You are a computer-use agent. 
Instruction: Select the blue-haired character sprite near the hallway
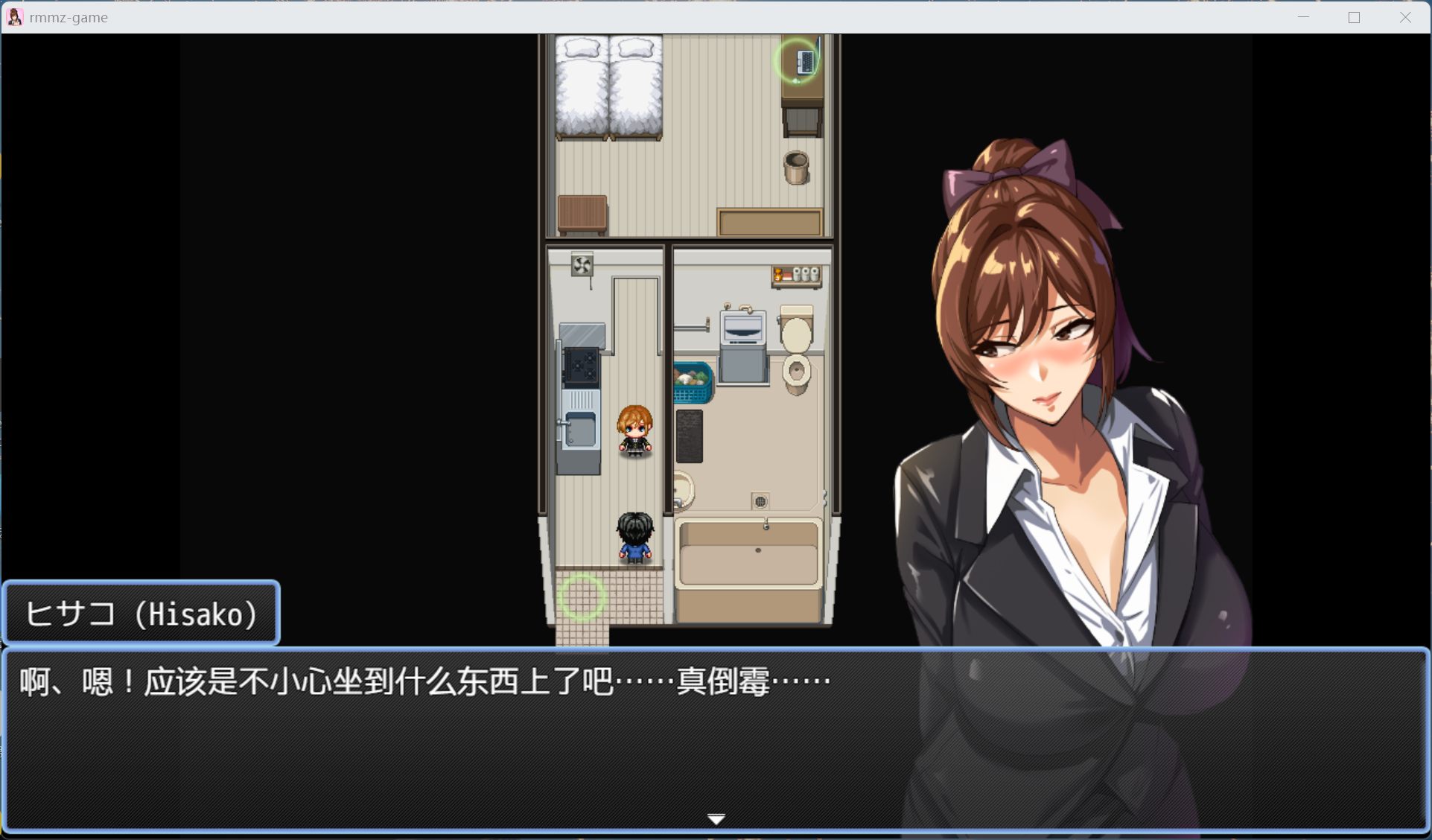pyautogui.click(x=635, y=538)
